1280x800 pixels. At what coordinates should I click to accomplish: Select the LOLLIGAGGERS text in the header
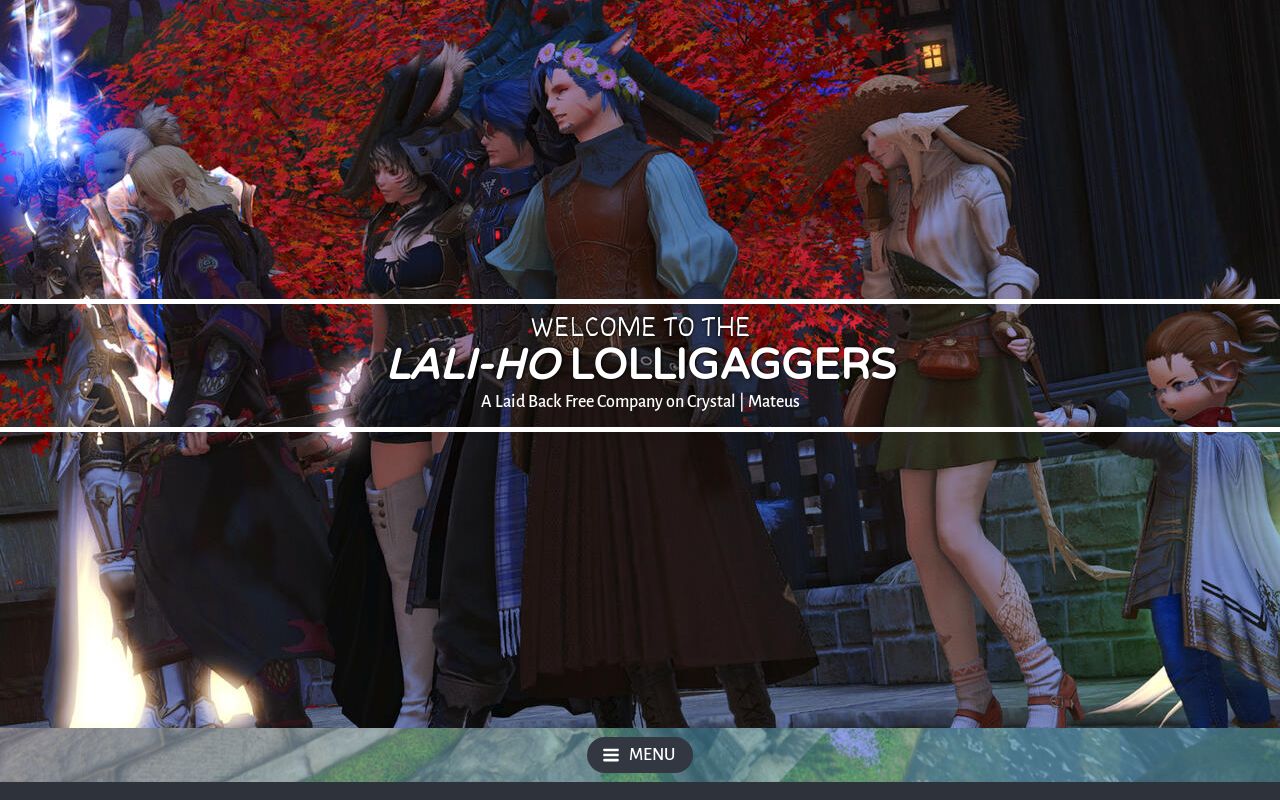coord(732,364)
